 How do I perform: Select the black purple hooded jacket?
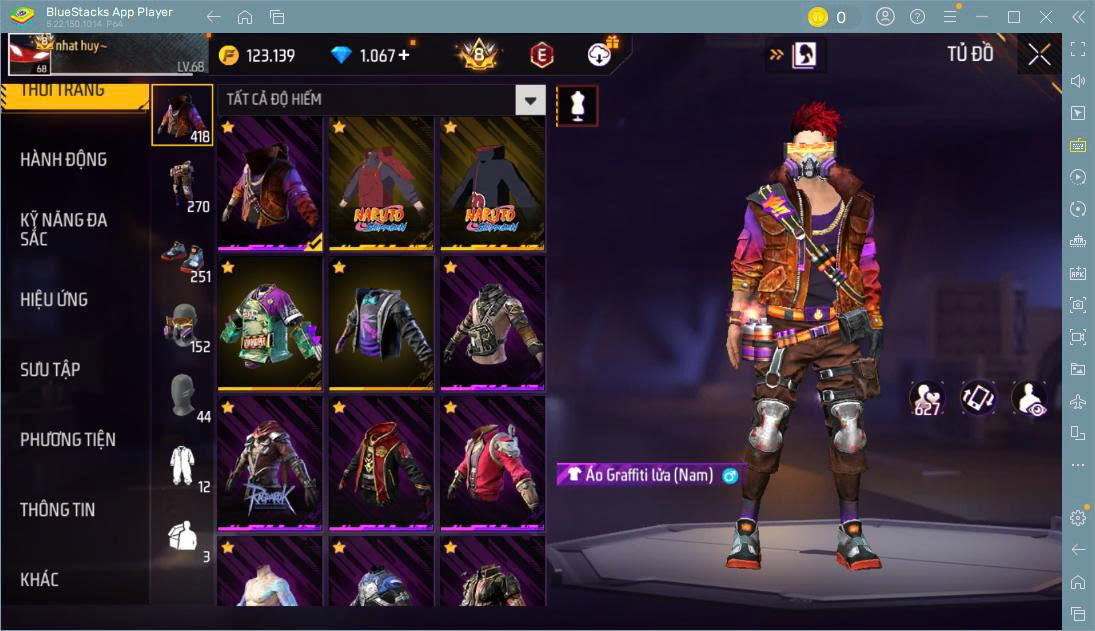[x=381, y=323]
